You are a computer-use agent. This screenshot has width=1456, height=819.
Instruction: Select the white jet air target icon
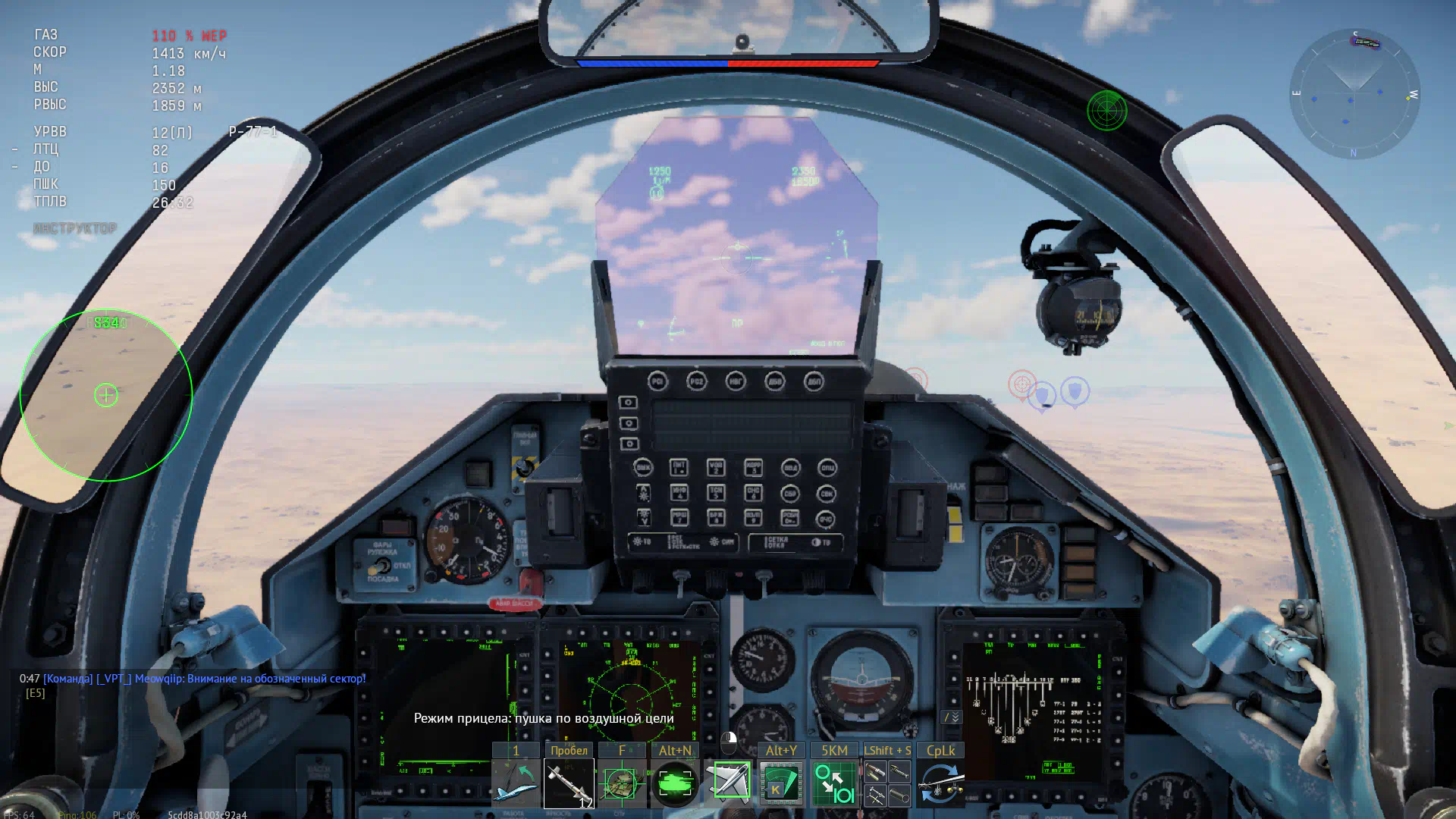coord(729,783)
